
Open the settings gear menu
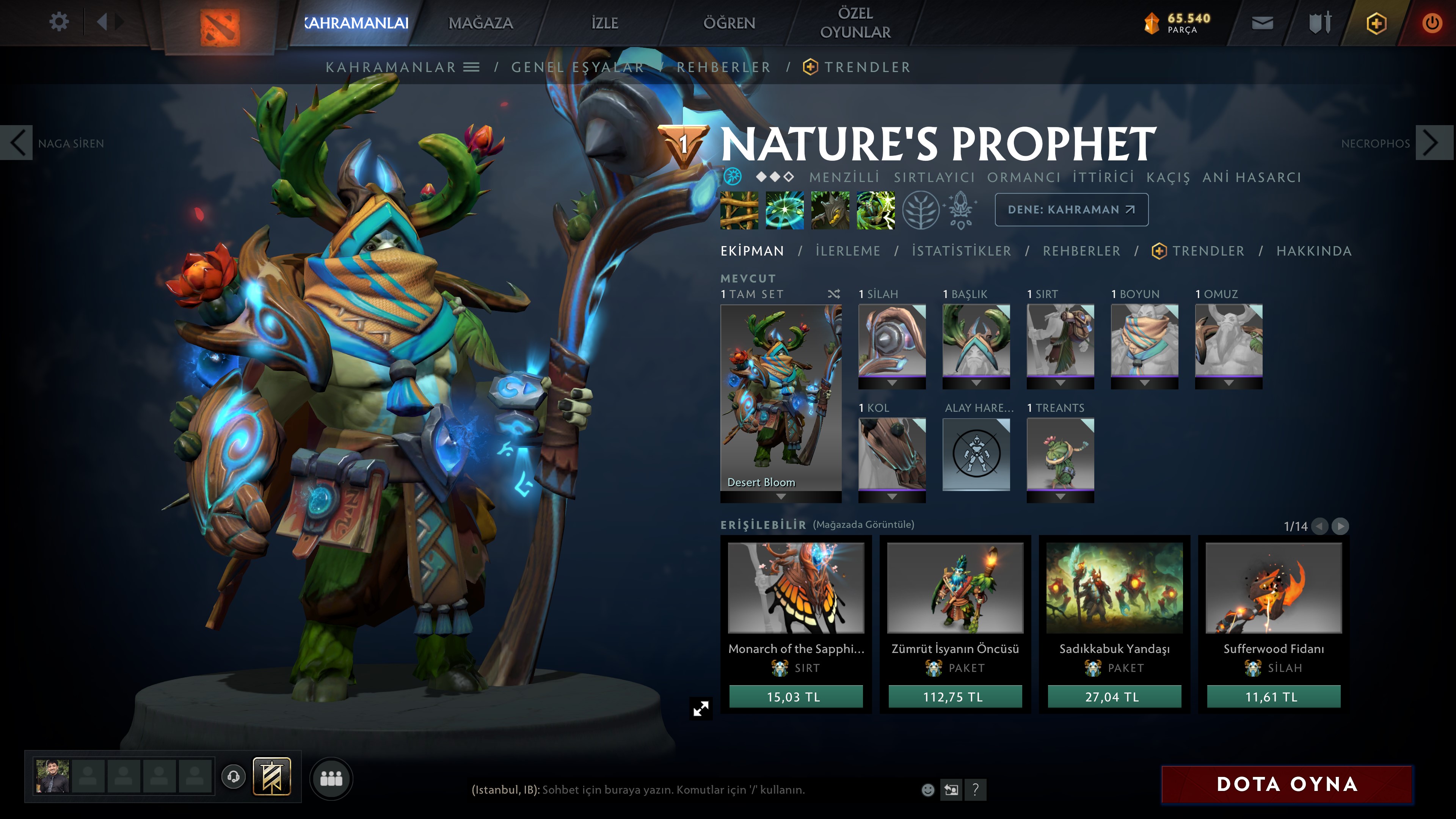point(59,23)
